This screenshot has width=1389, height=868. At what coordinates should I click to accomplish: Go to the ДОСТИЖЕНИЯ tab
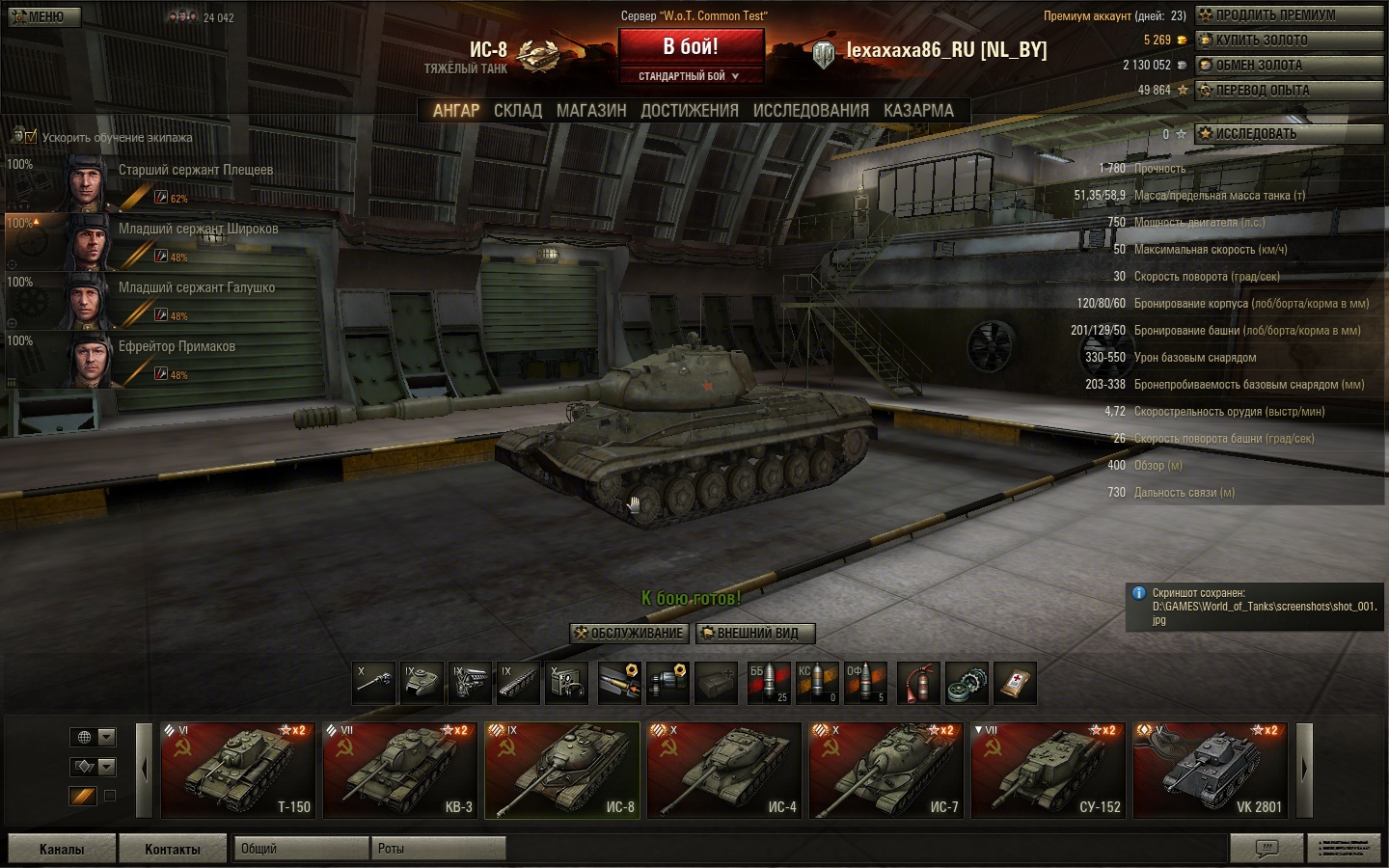click(690, 111)
